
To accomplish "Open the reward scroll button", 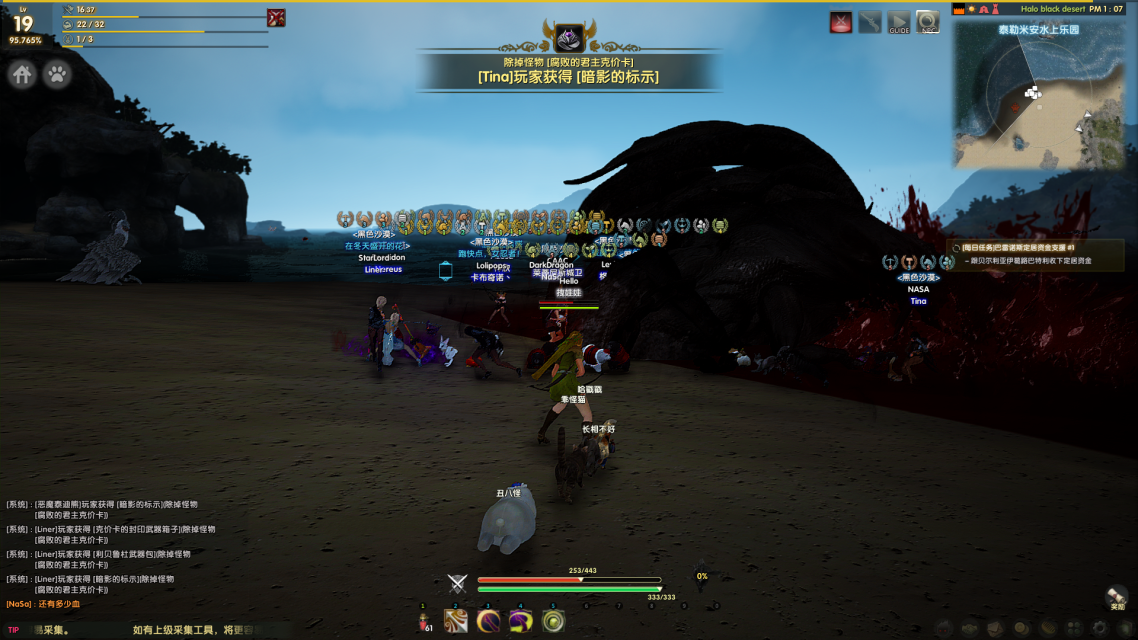I will pos(1117,596).
